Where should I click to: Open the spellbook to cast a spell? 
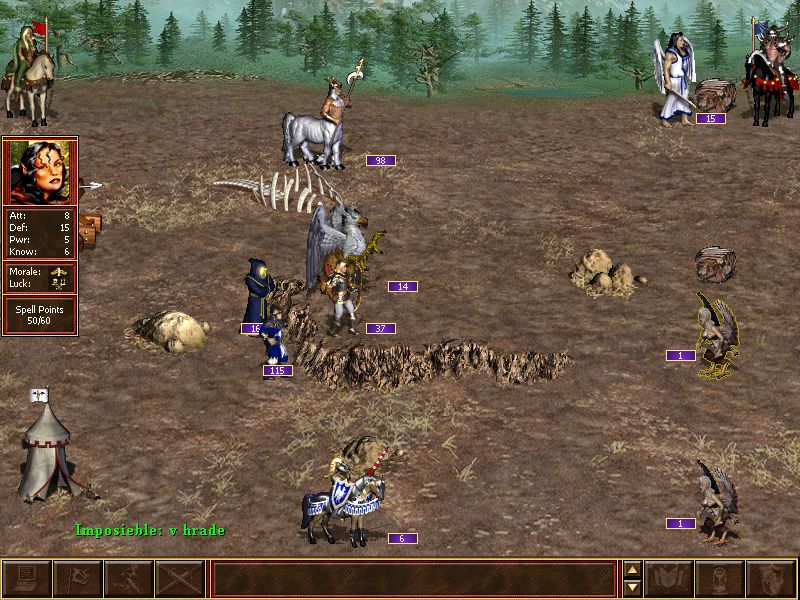tap(669, 579)
